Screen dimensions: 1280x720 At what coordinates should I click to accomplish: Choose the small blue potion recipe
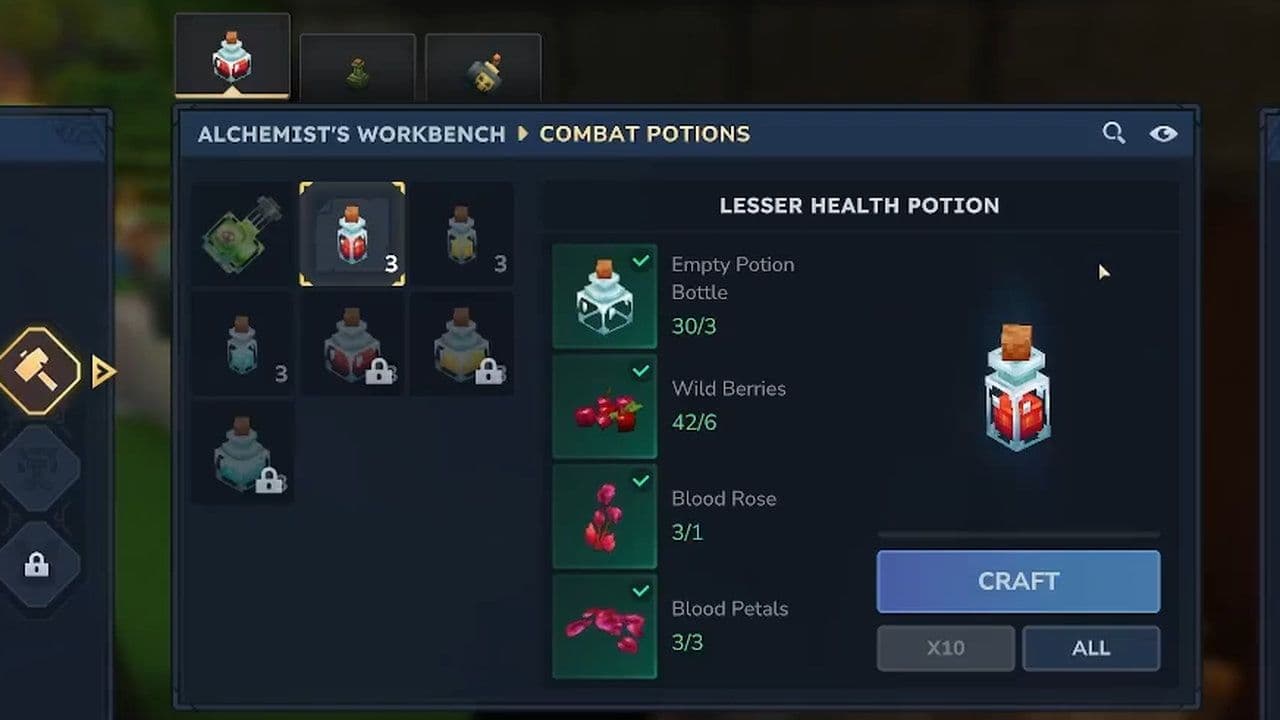click(x=242, y=344)
